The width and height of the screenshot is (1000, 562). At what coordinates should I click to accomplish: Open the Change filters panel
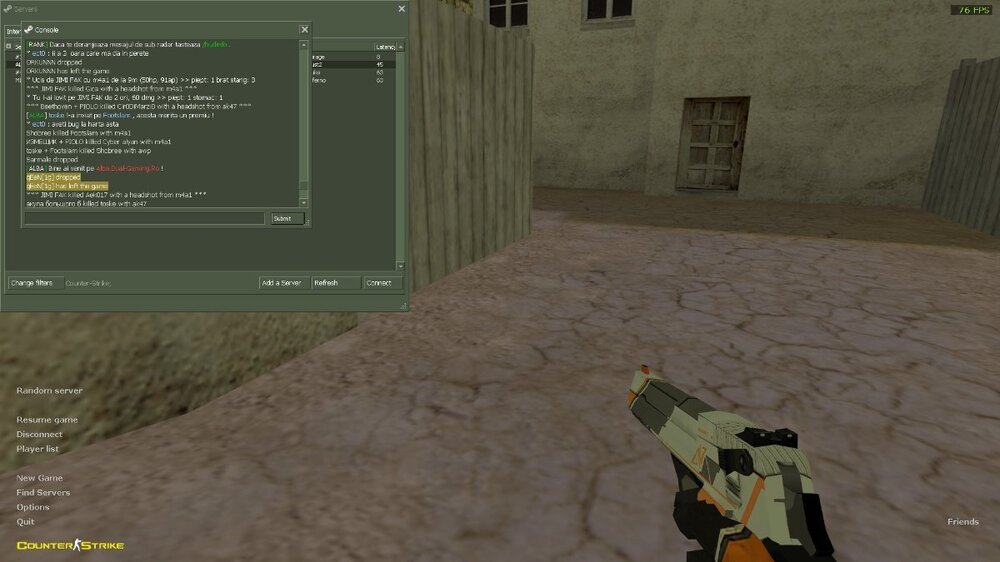click(31, 283)
